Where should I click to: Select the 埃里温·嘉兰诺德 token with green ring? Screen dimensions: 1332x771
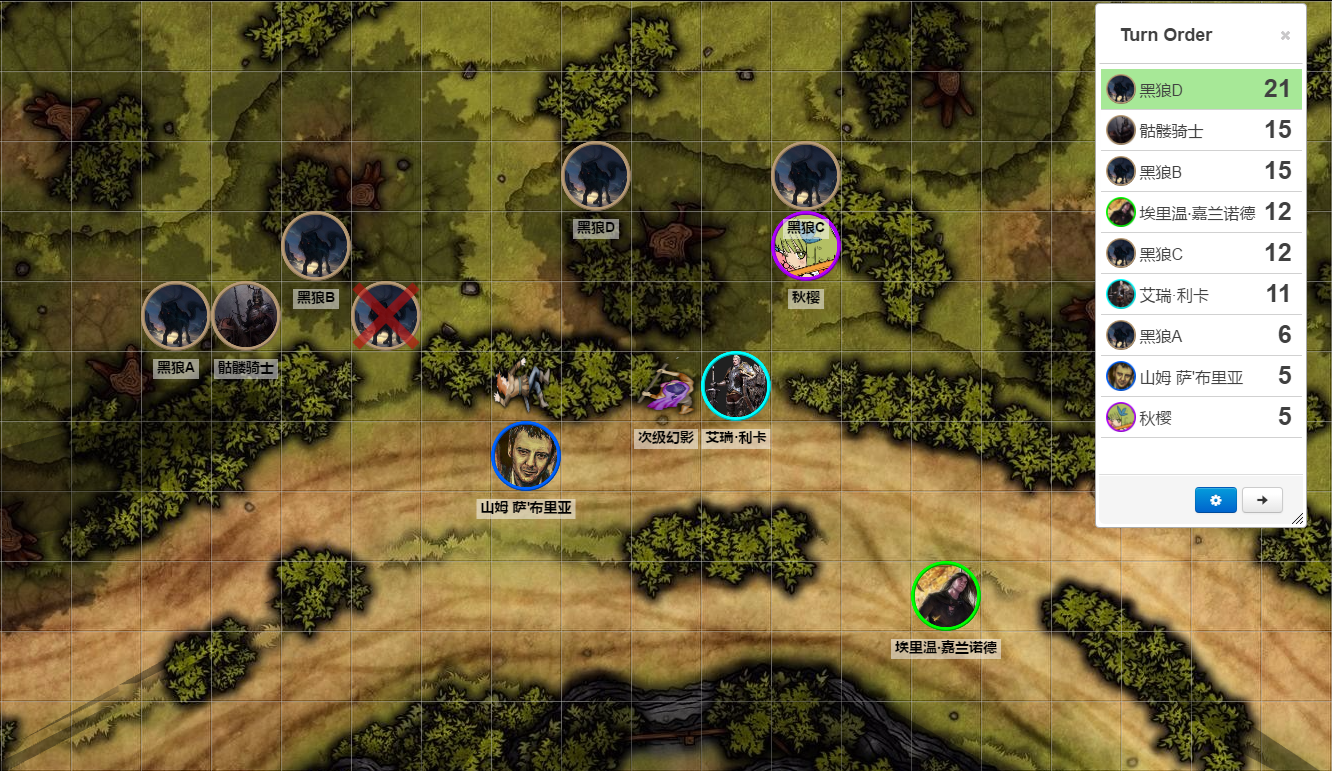946,596
